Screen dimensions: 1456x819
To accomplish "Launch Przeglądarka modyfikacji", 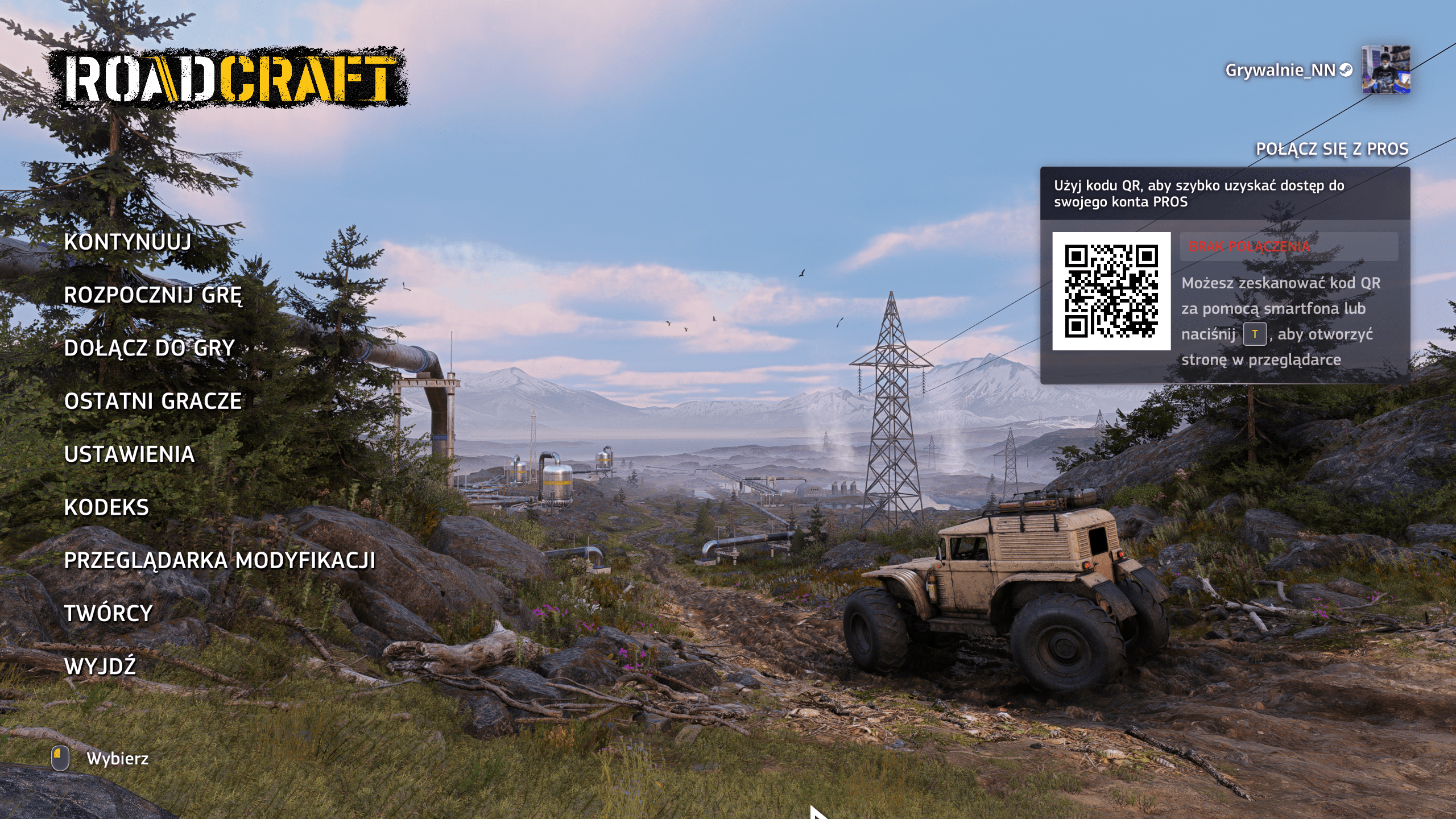I will pyautogui.click(x=220, y=561).
